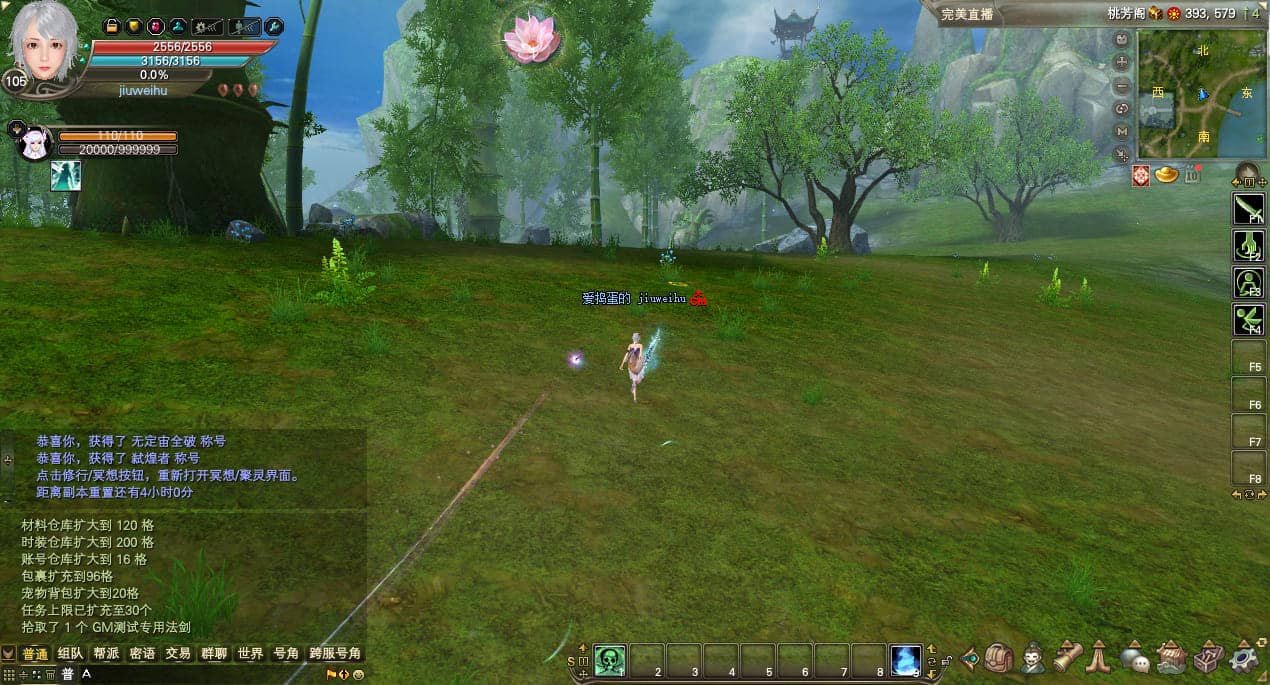This screenshot has height=685, width=1270.
Task: Click the chat bubbles social icon
Action: tap(1134, 657)
